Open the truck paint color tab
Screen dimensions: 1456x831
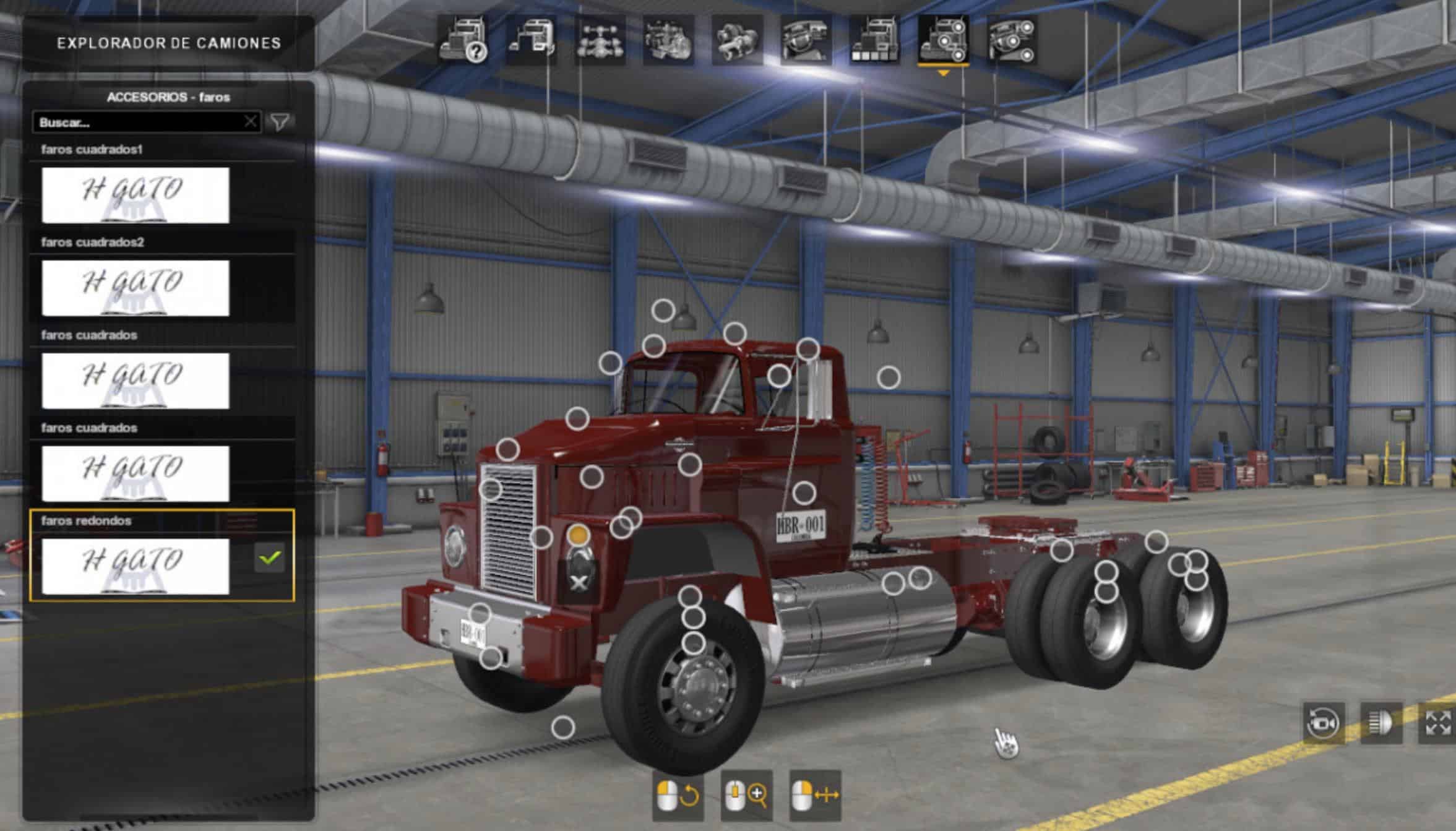[x=874, y=41]
